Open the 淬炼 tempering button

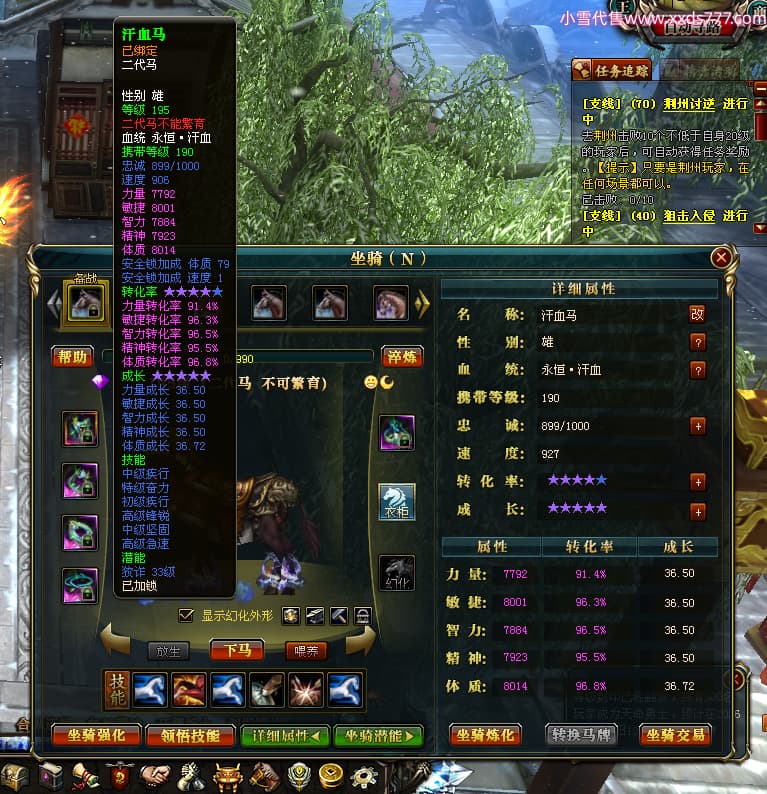pyautogui.click(x=404, y=357)
